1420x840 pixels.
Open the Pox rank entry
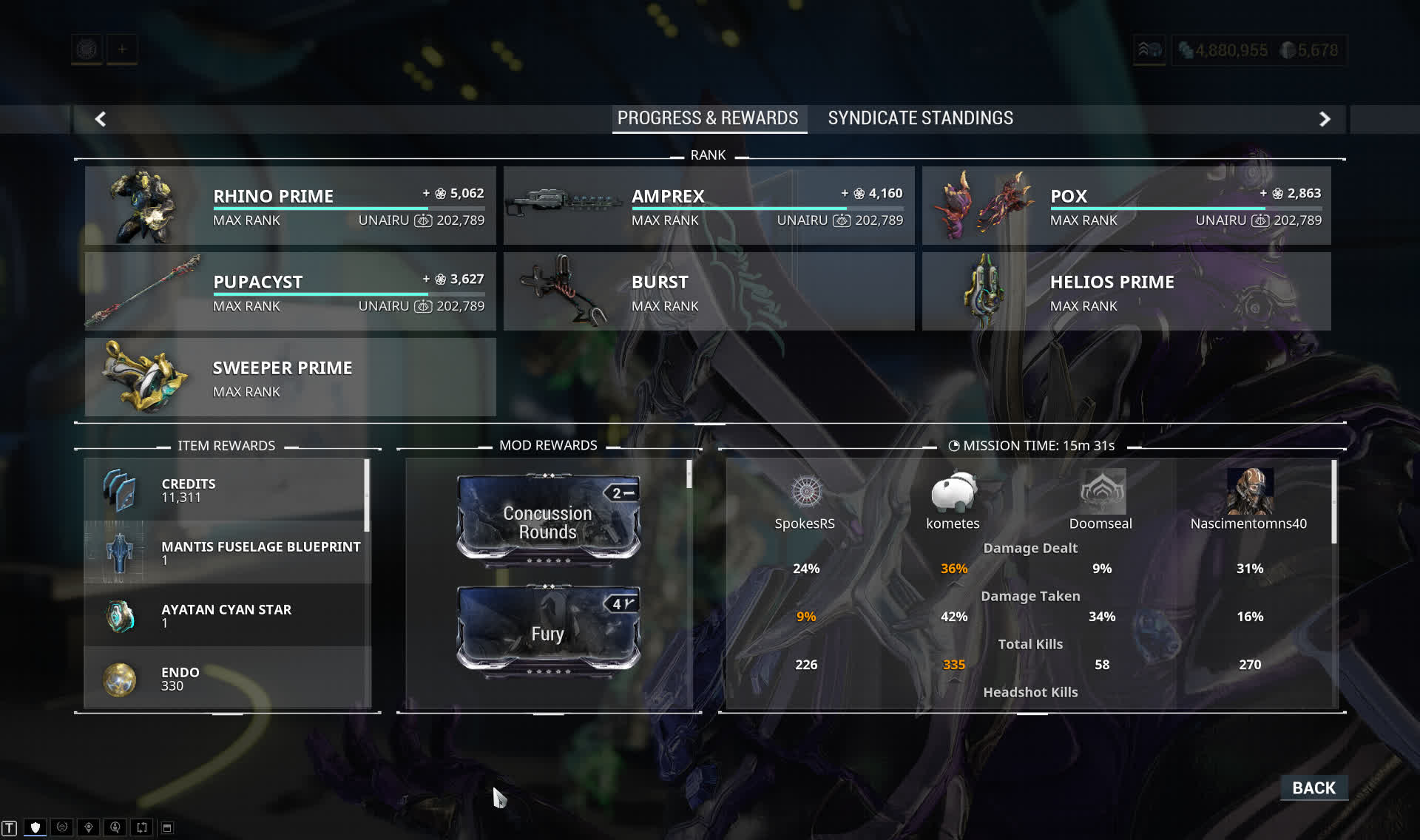pyautogui.click(x=1126, y=206)
